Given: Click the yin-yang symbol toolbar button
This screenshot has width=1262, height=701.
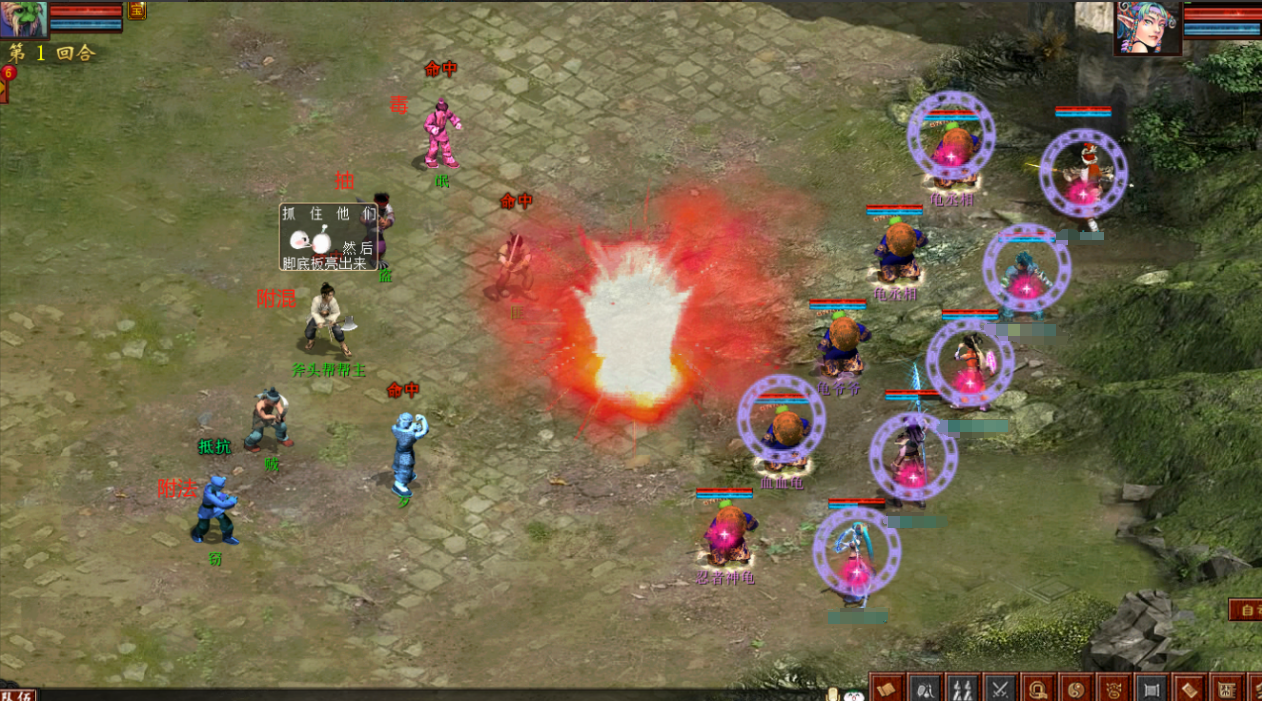Looking at the screenshot, I should pyautogui.click(x=1077, y=687).
